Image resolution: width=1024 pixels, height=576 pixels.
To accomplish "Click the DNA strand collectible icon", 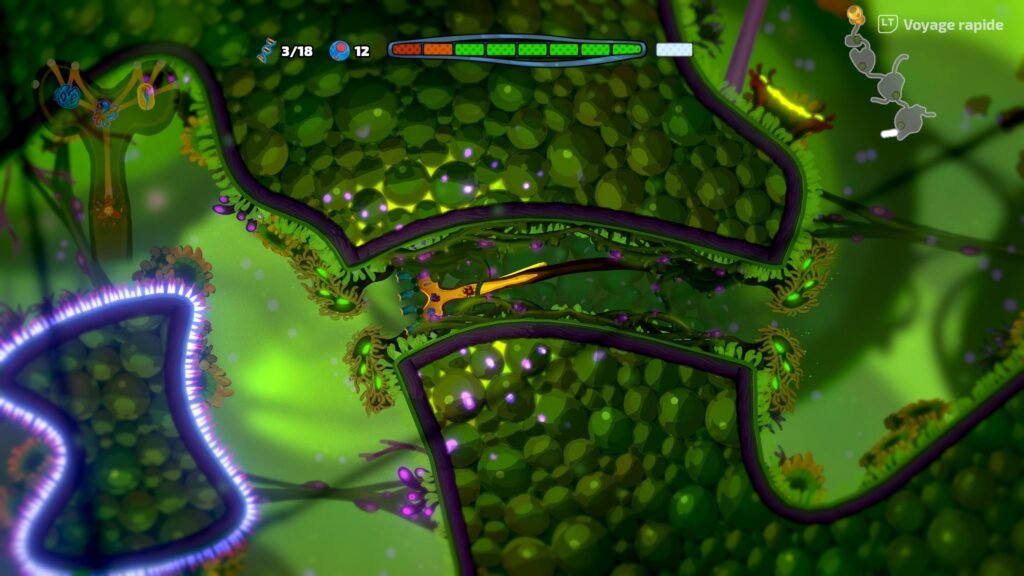I will tap(266, 50).
